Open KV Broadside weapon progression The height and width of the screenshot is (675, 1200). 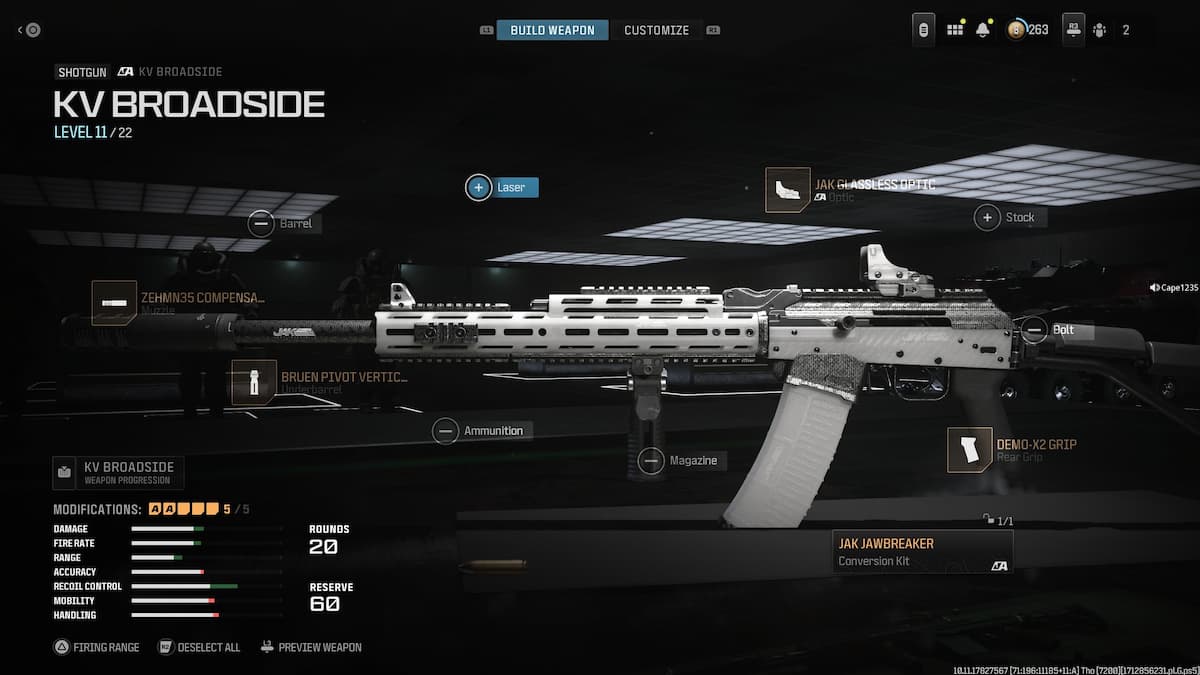coord(118,472)
